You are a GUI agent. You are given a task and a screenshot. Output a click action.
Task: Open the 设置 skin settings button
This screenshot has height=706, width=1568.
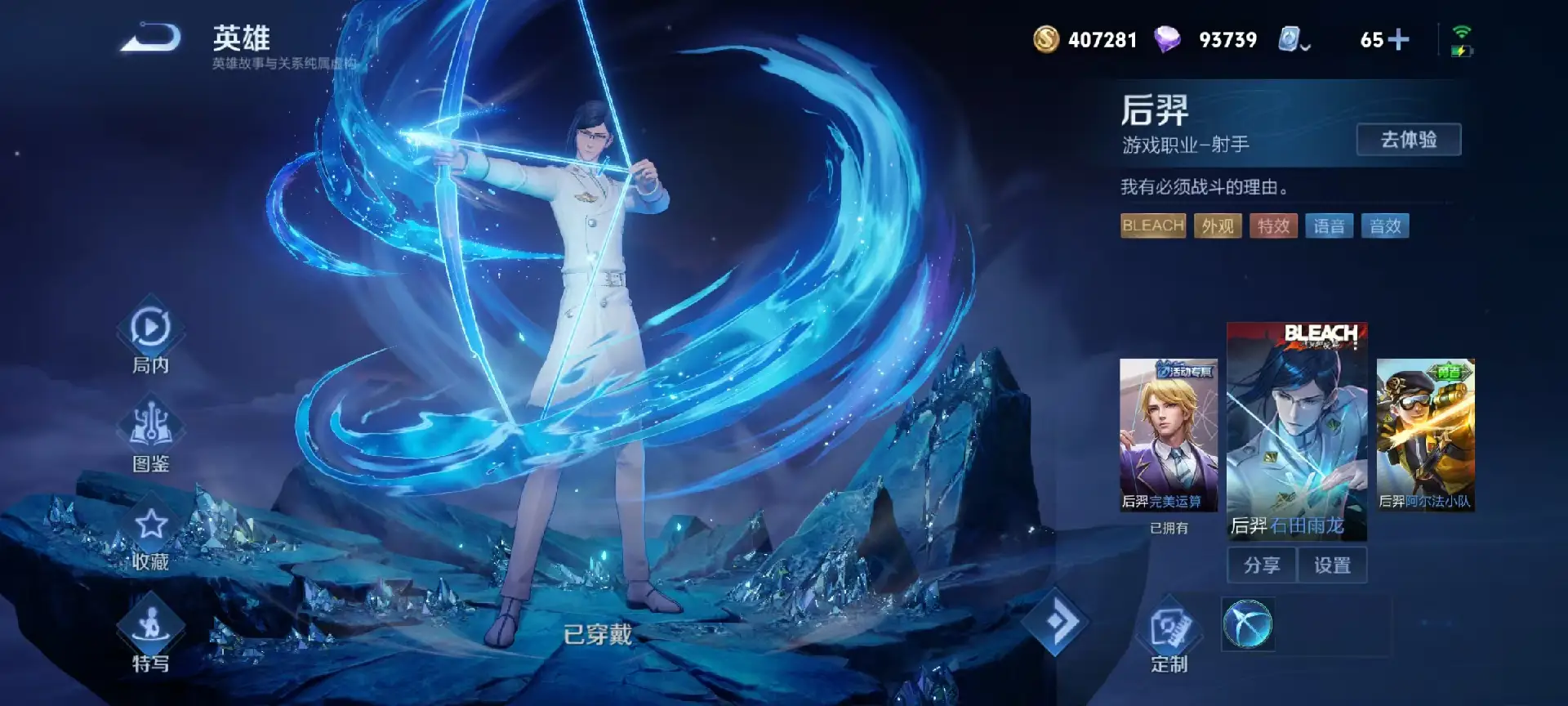[1332, 565]
